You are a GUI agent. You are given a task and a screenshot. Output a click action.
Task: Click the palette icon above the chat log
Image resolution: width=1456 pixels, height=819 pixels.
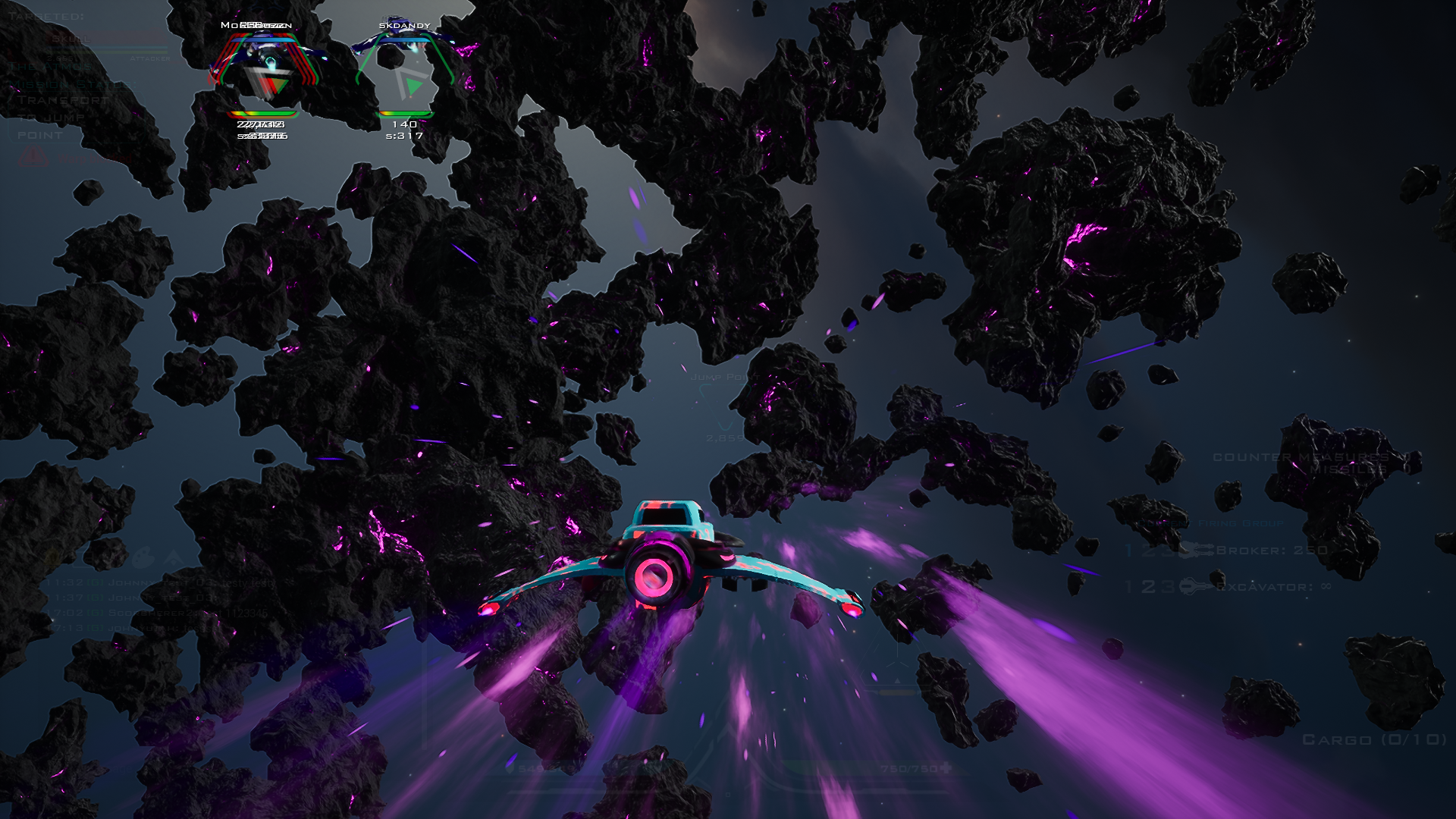pyautogui.click(x=144, y=558)
